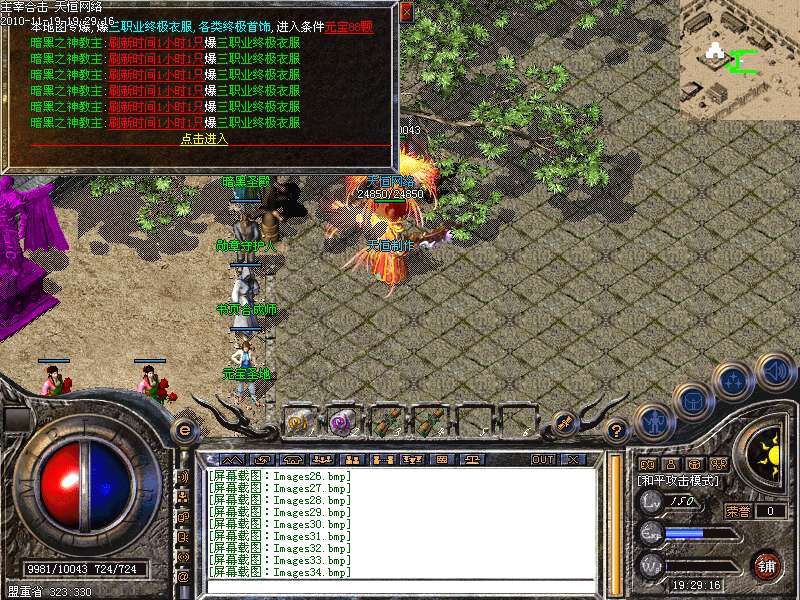Open the minimap in the corner
The width and height of the screenshot is (800, 600).
[740, 58]
